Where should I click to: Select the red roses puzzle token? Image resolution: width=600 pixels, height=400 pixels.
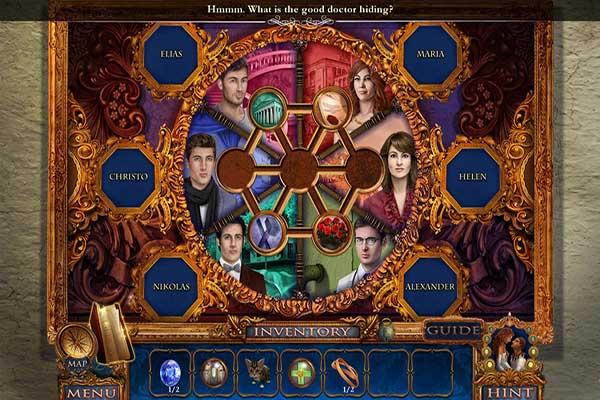point(331,232)
